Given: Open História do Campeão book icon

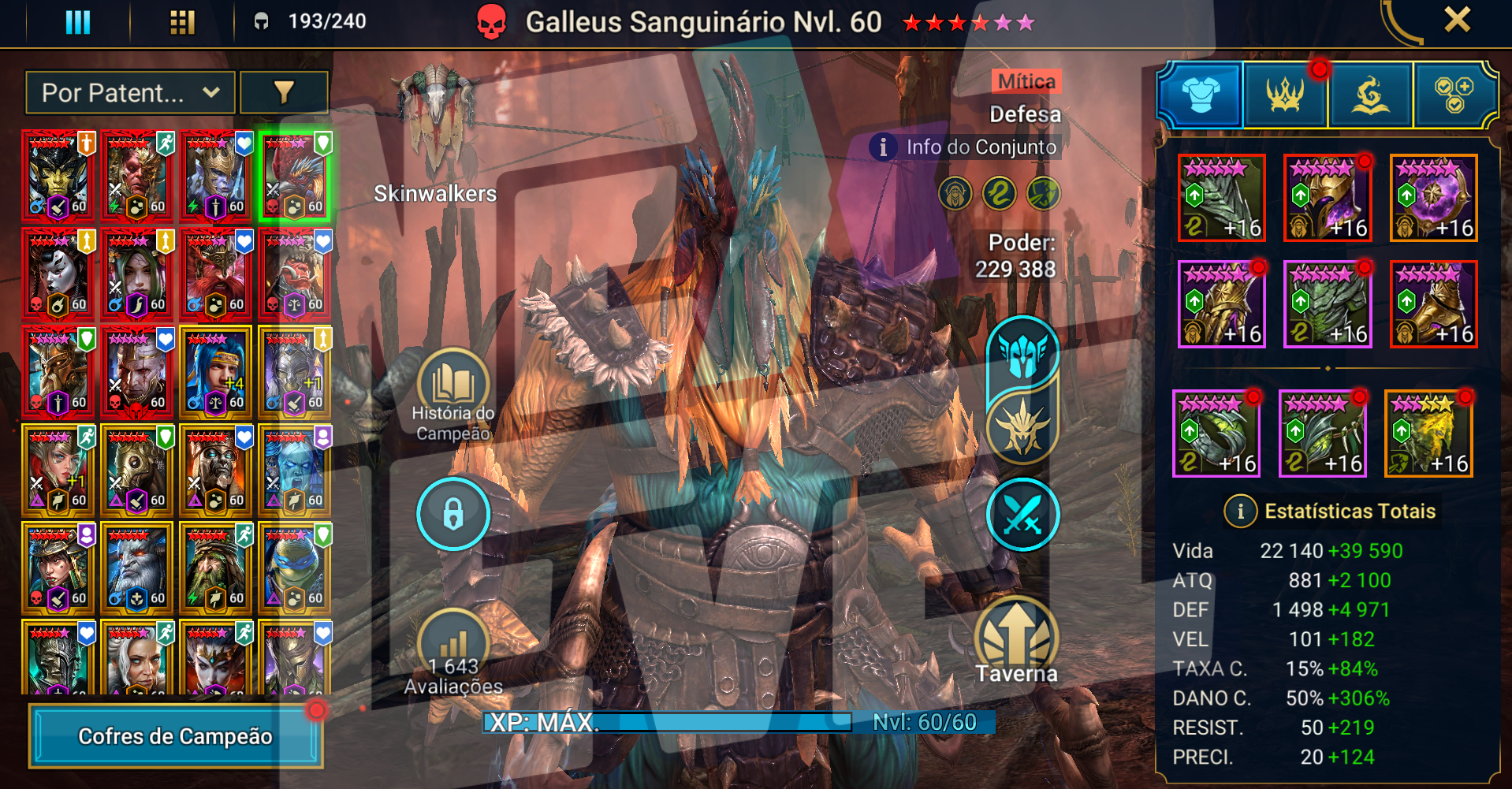Looking at the screenshot, I should pos(453,384).
